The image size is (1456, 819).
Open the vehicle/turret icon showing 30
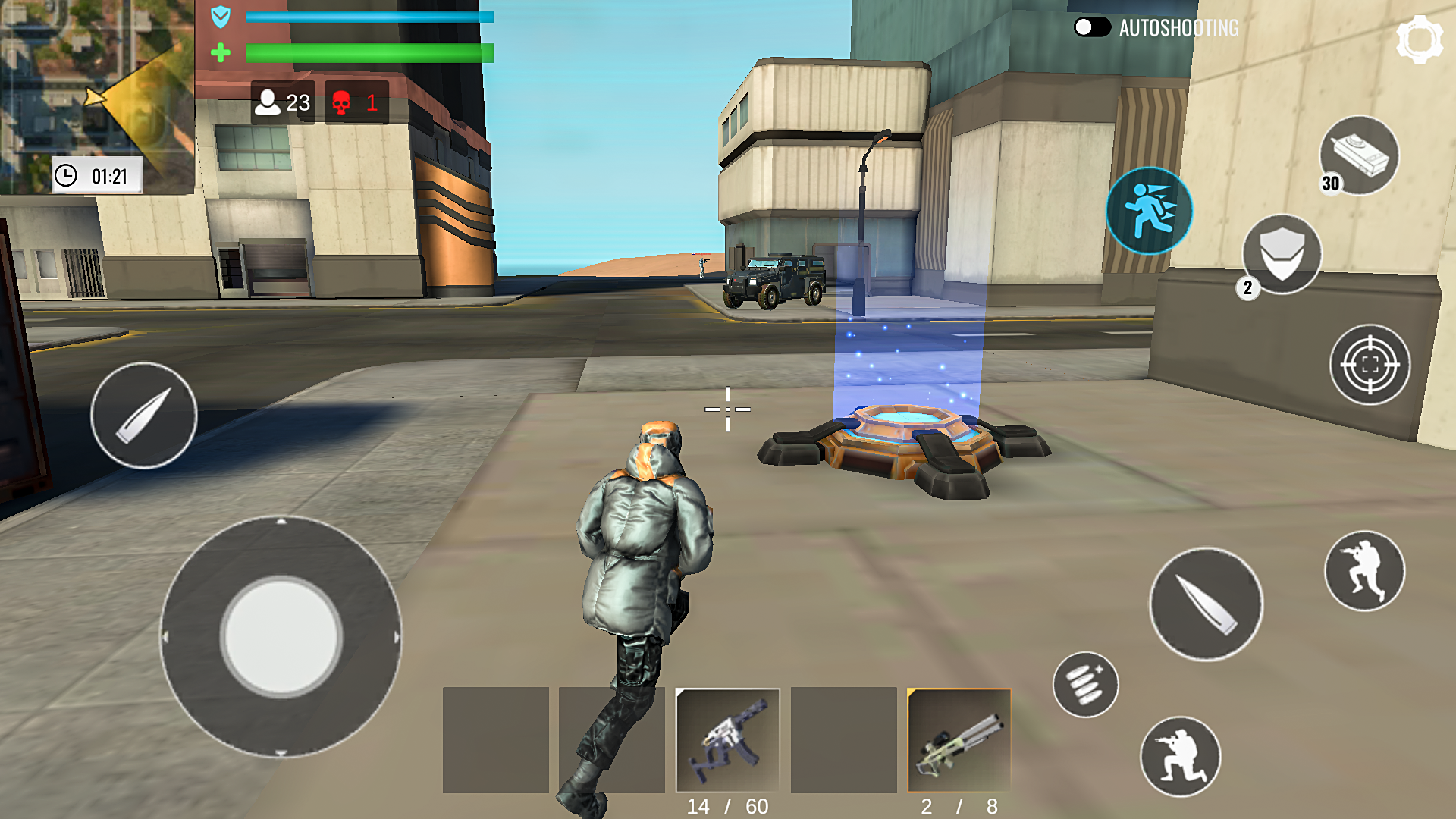pos(1361,155)
